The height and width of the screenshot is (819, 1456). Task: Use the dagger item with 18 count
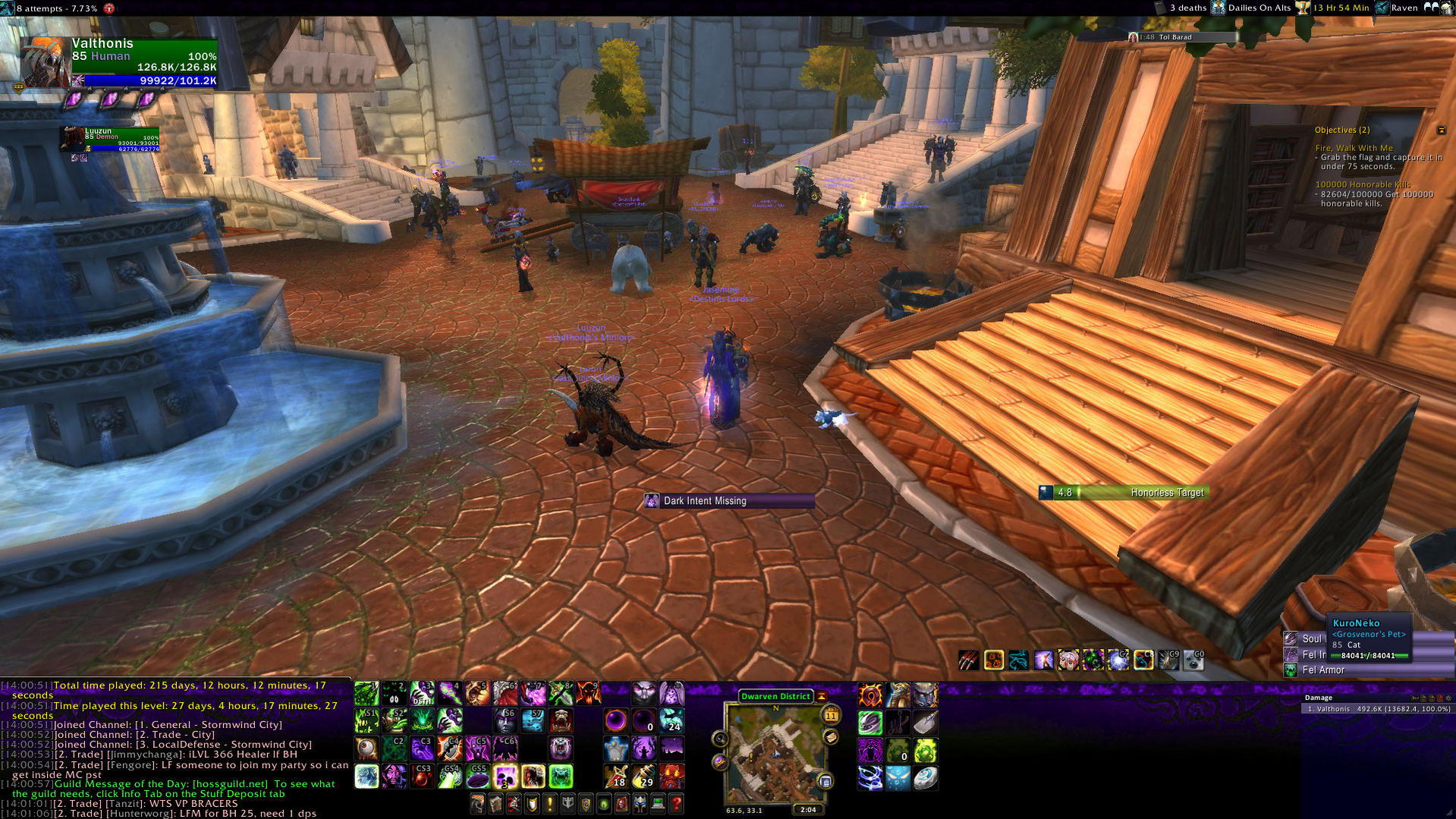[615, 776]
